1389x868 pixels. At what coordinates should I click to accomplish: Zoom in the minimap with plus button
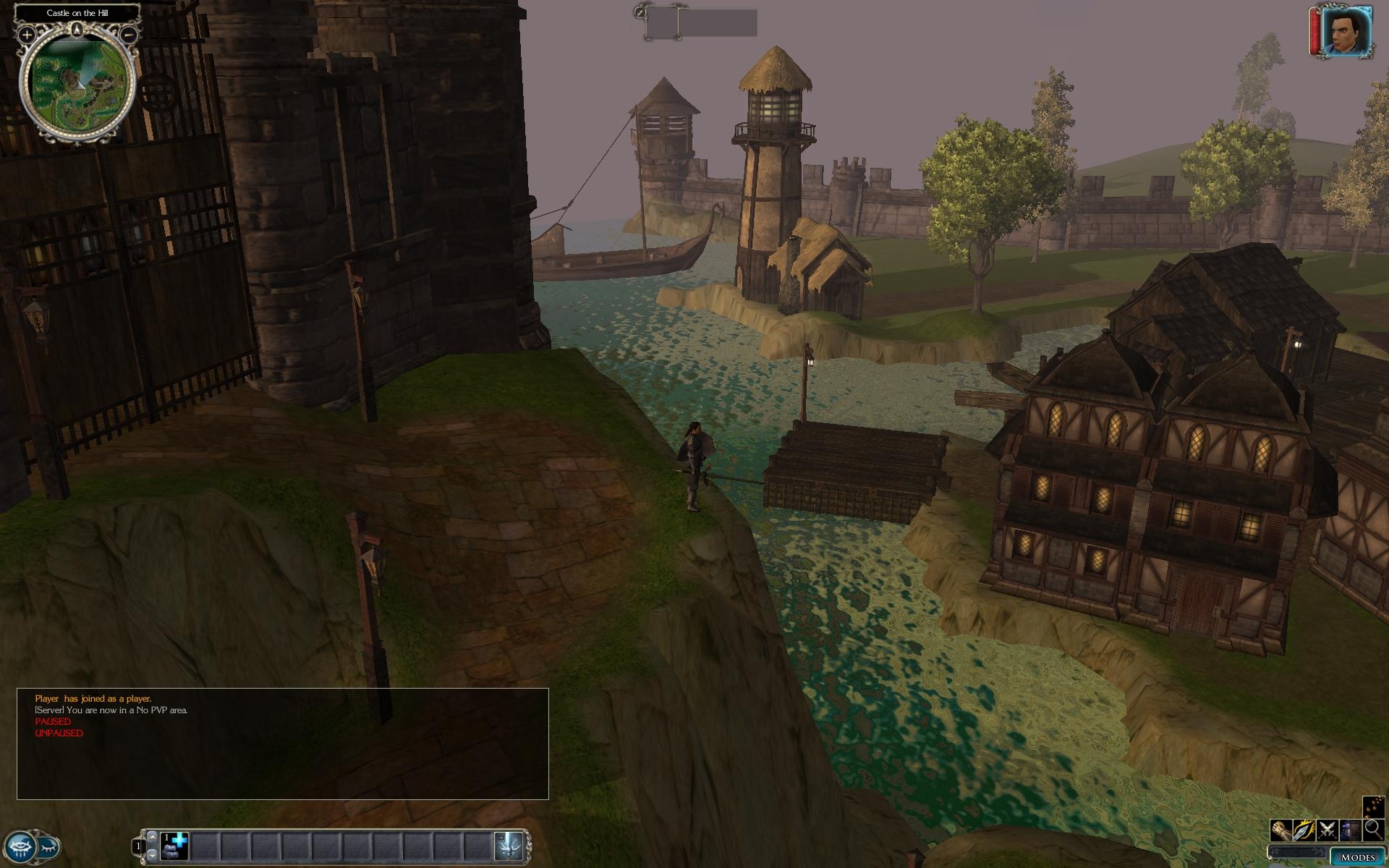click(26, 34)
